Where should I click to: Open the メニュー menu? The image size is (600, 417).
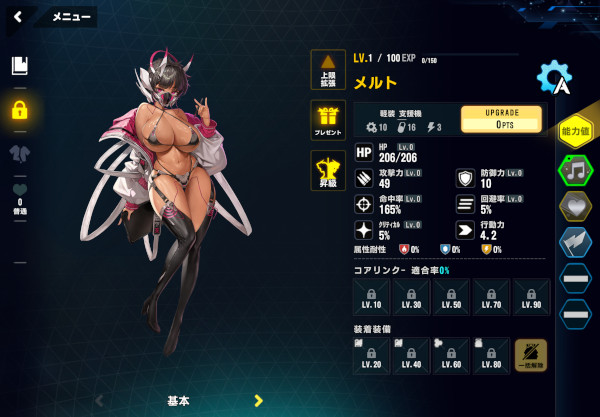point(71,17)
